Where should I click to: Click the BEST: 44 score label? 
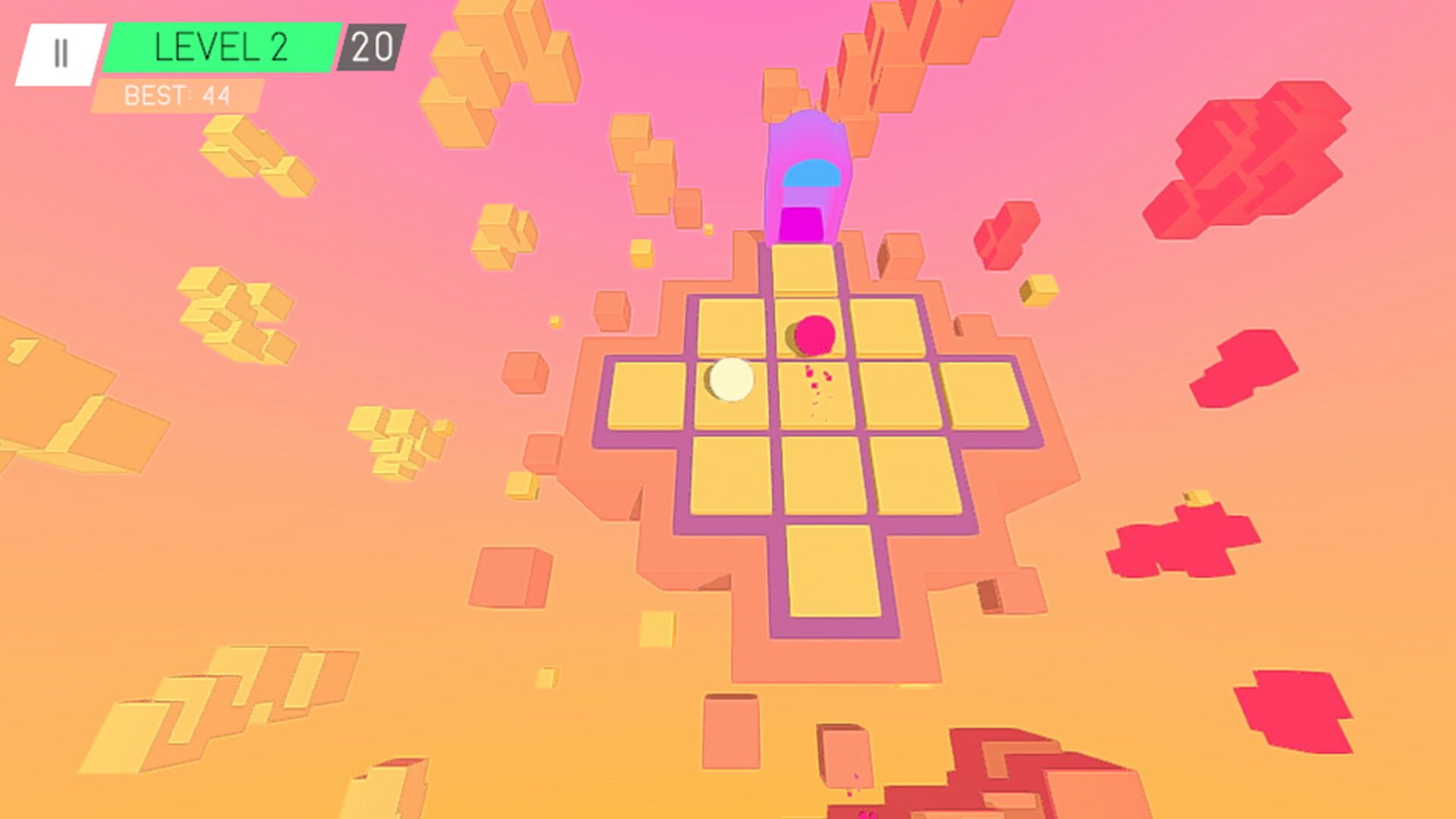pos(176,95)
